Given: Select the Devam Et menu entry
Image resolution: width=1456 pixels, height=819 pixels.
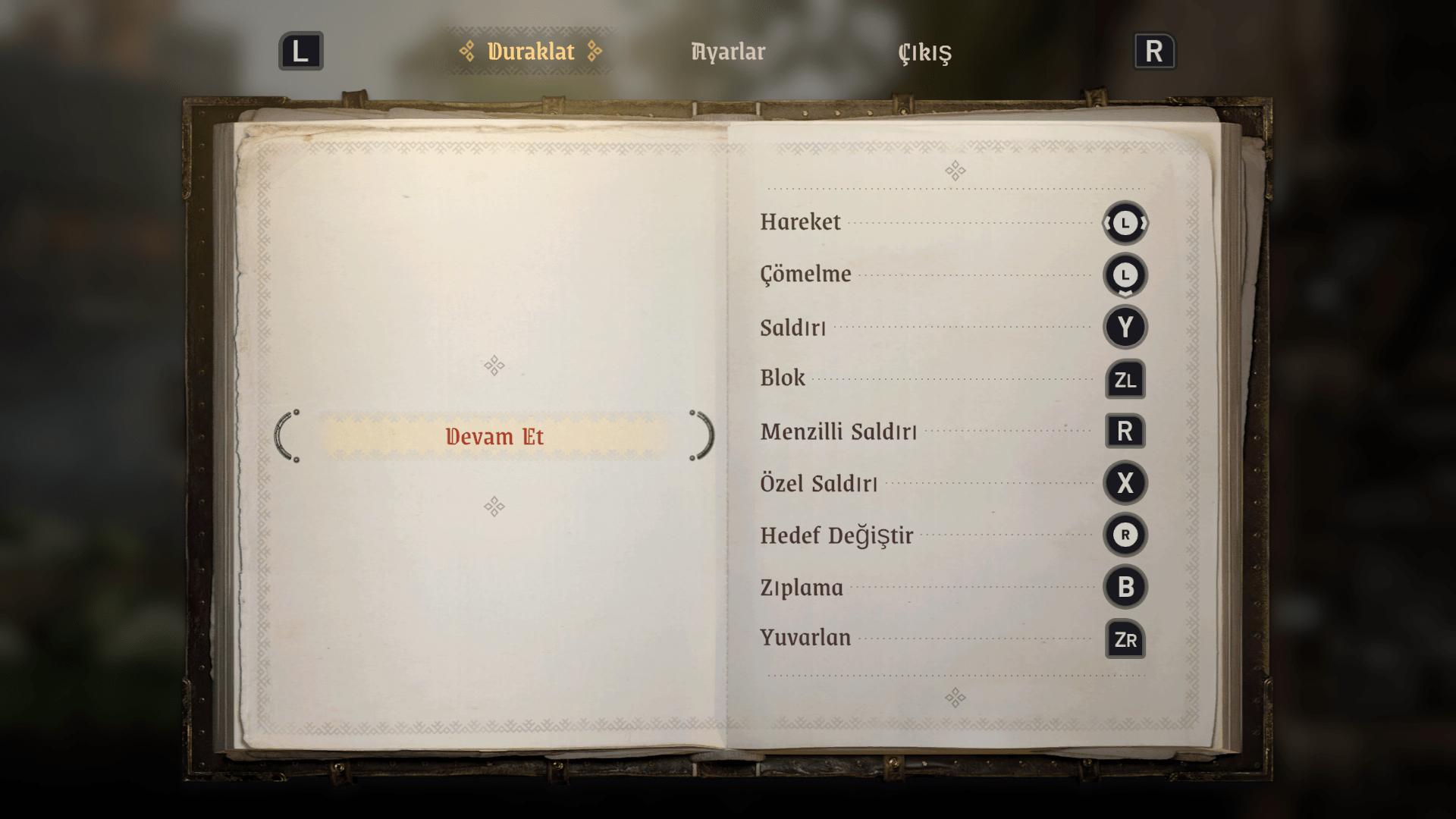Looking at the screenshot, I should tap(494, 437).
